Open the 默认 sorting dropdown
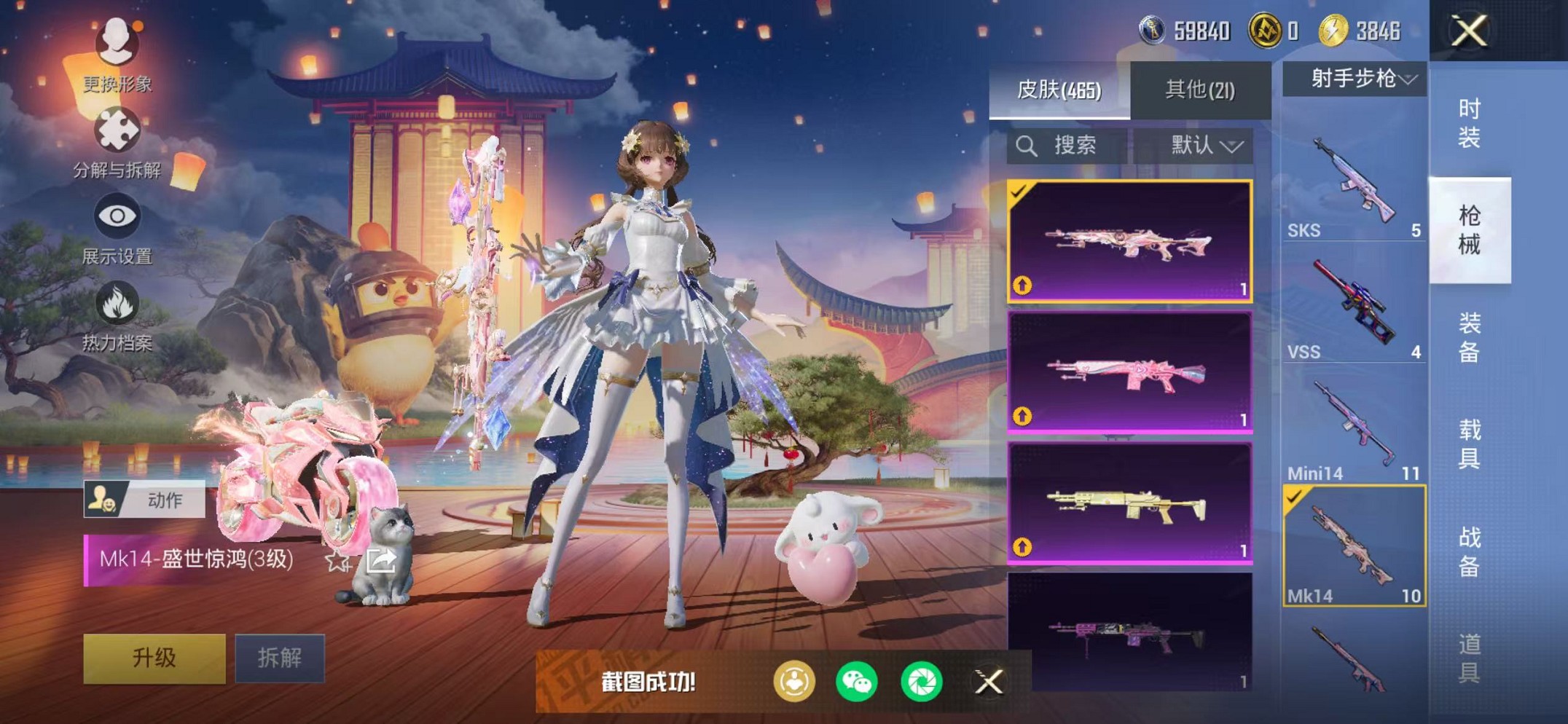 click(x=1205, y=145)
